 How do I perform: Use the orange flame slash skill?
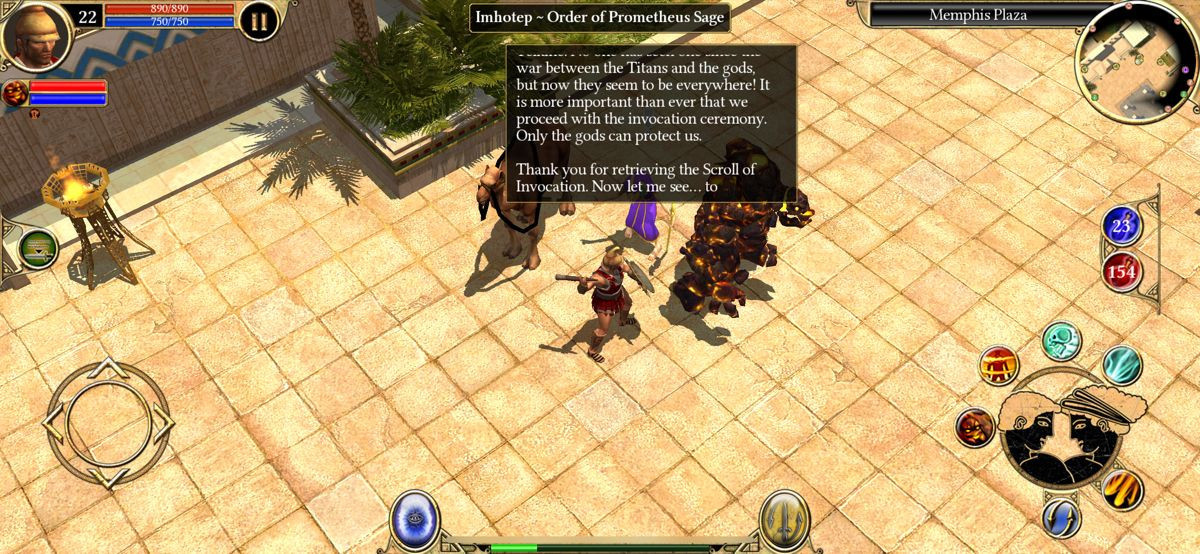1122,489
